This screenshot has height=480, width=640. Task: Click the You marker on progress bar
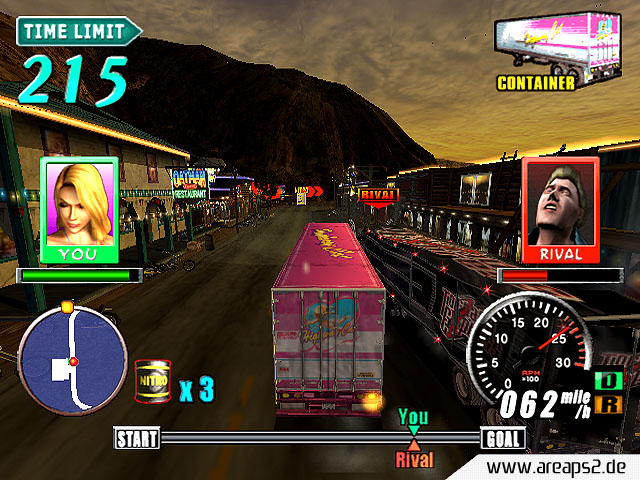[412, 419]
